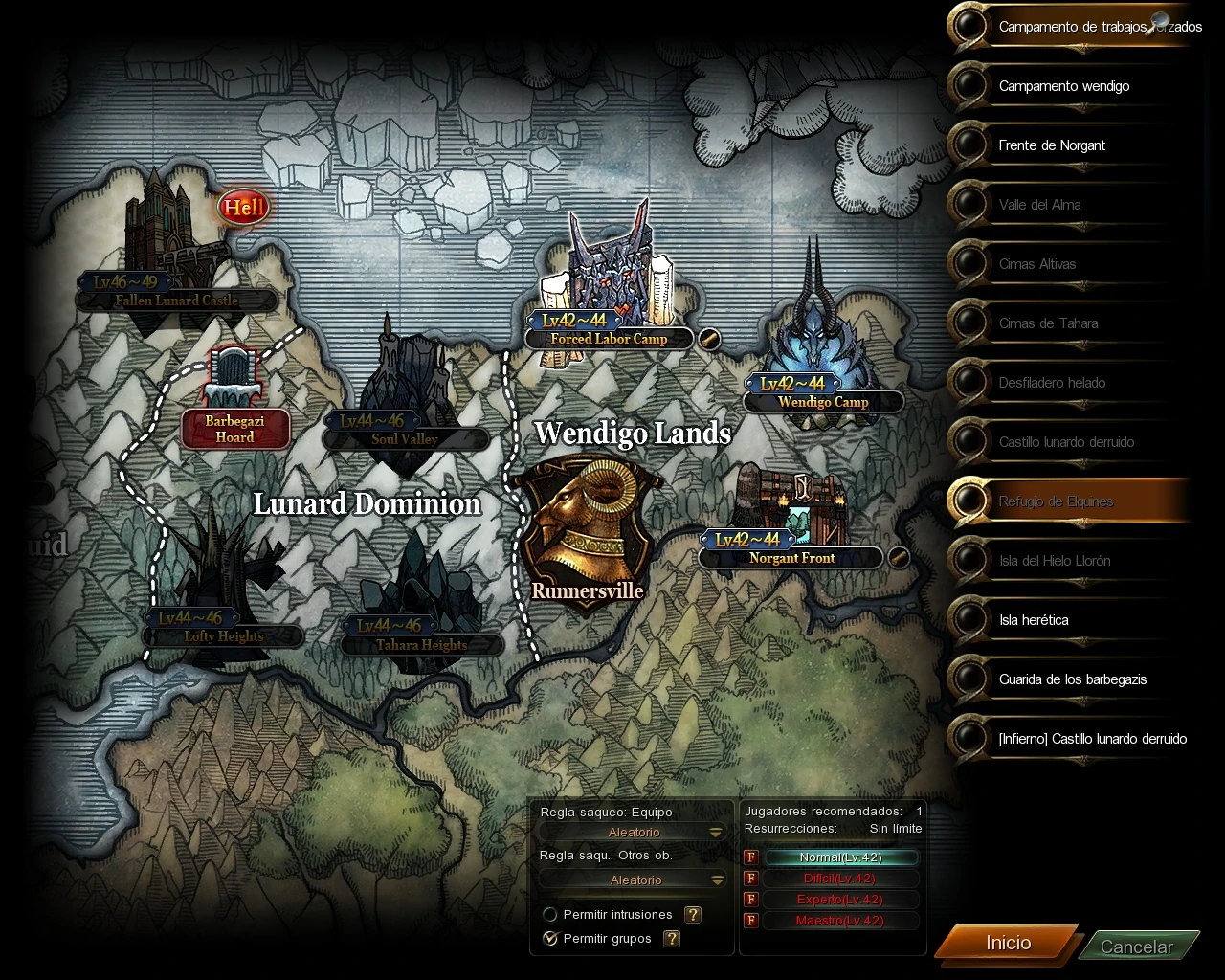Select Guarida de los barbegazis entry
Image resolution: width=1225 pixels, height=980 pixels.
click(x=1072, y=679)
